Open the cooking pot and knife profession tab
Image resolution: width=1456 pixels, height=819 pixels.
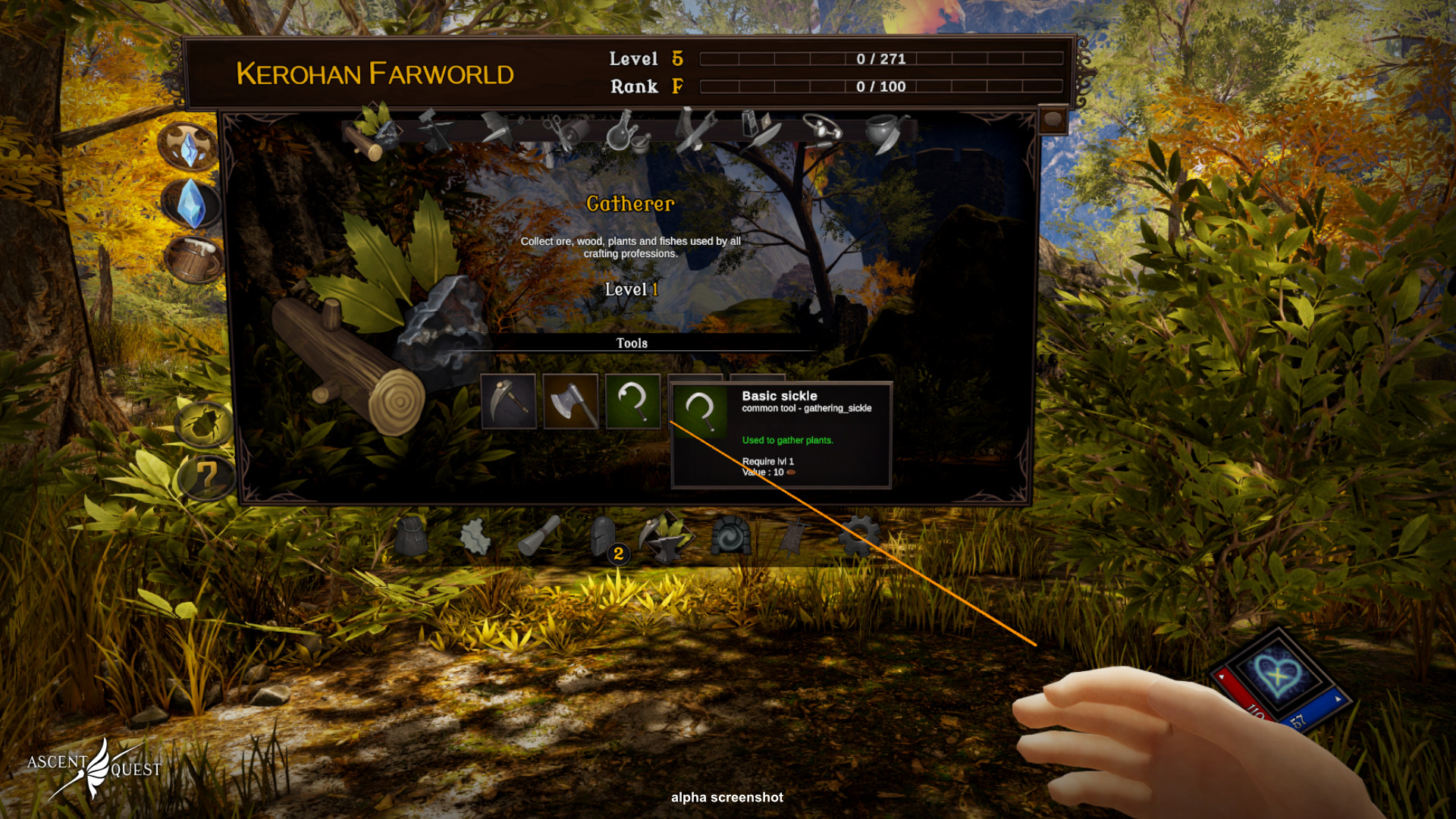click(x=884, y=132)
